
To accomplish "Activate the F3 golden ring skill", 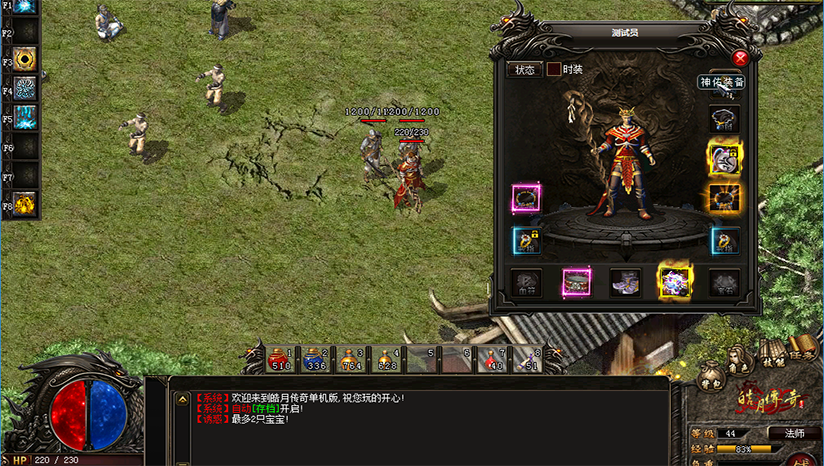I will 24,57.
